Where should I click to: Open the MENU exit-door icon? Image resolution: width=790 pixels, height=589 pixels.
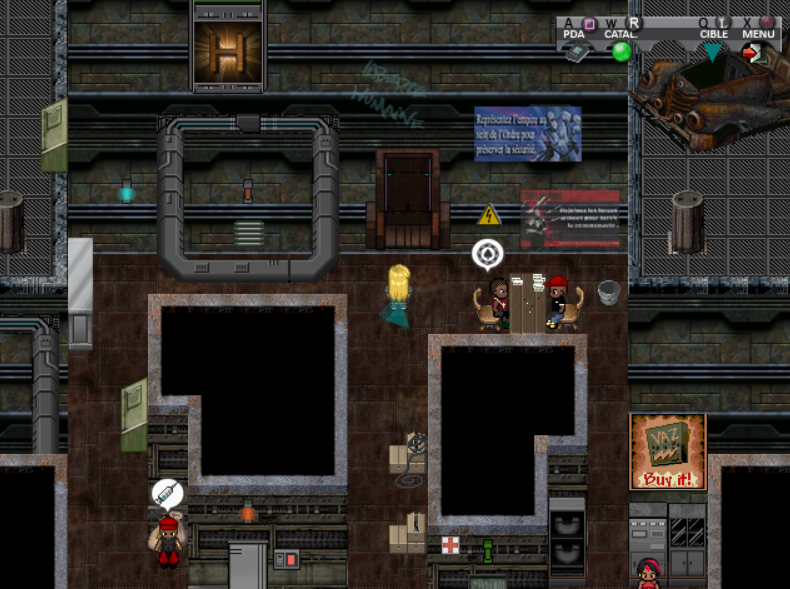click(752, 53)
